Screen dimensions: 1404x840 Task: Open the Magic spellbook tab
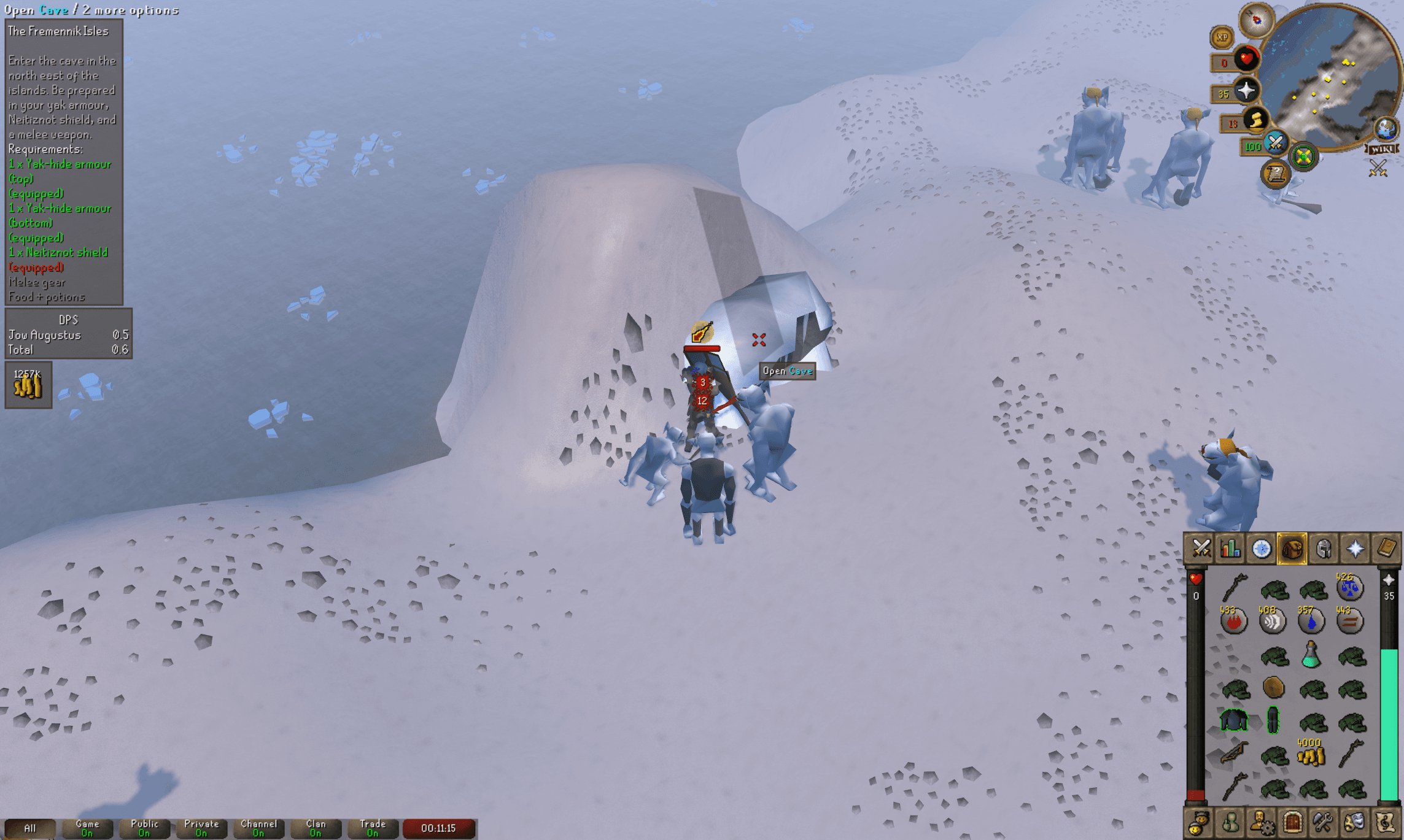tap(1386, 549)
